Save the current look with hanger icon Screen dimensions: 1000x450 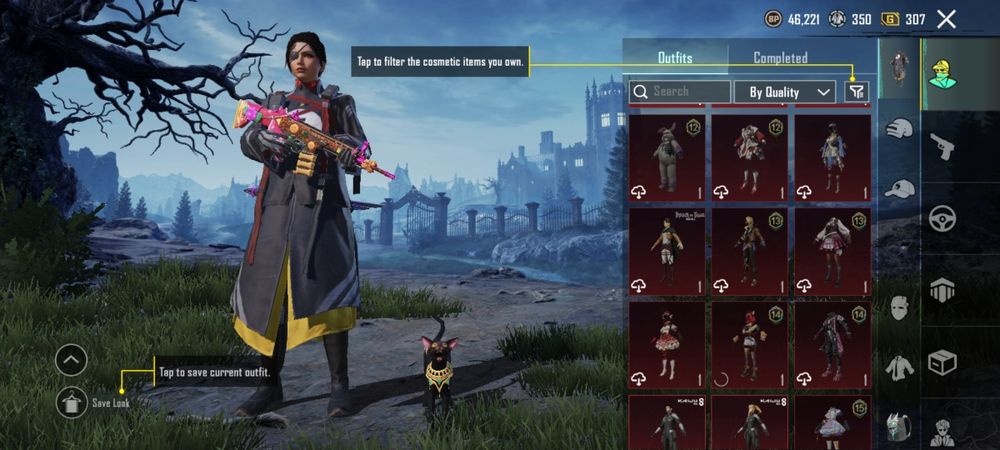(x=71, y=402)
